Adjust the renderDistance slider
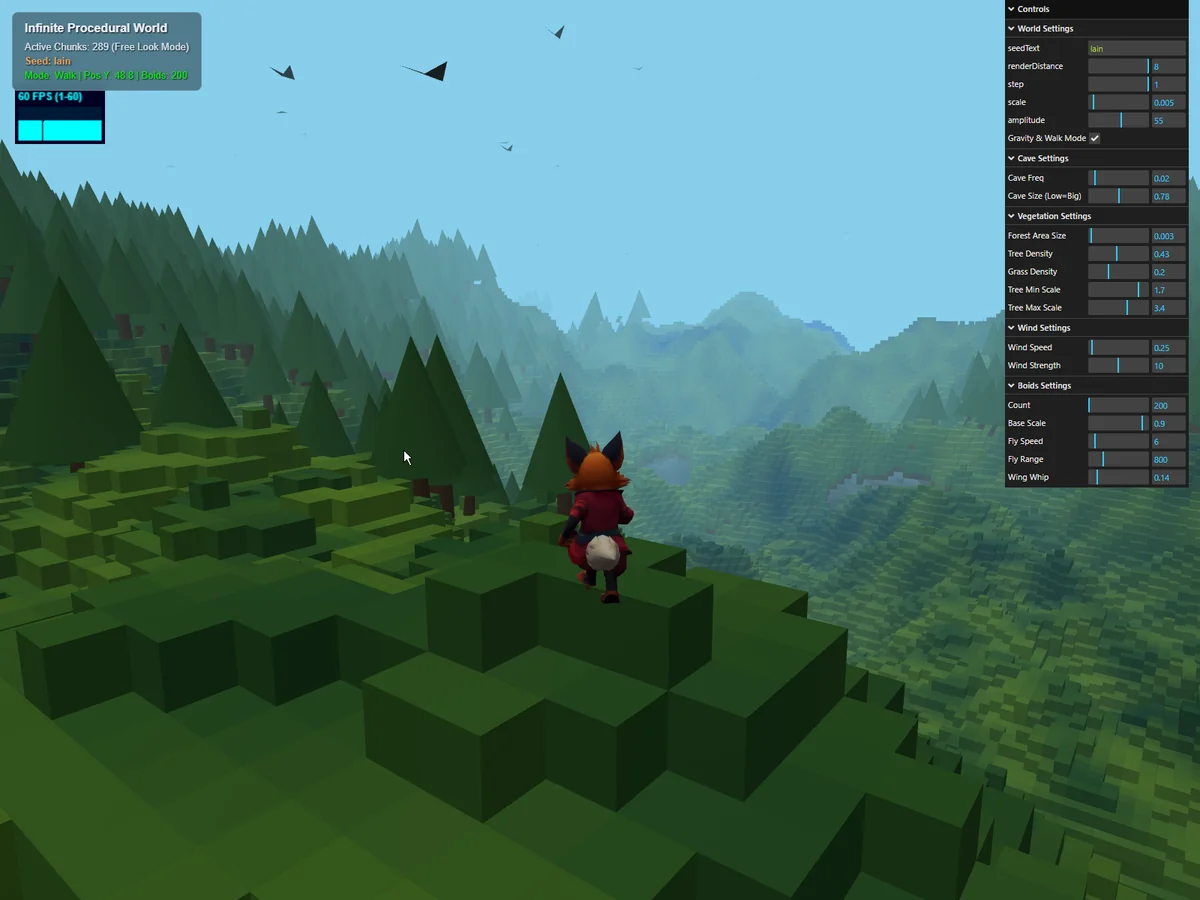 click(1118, 66)
